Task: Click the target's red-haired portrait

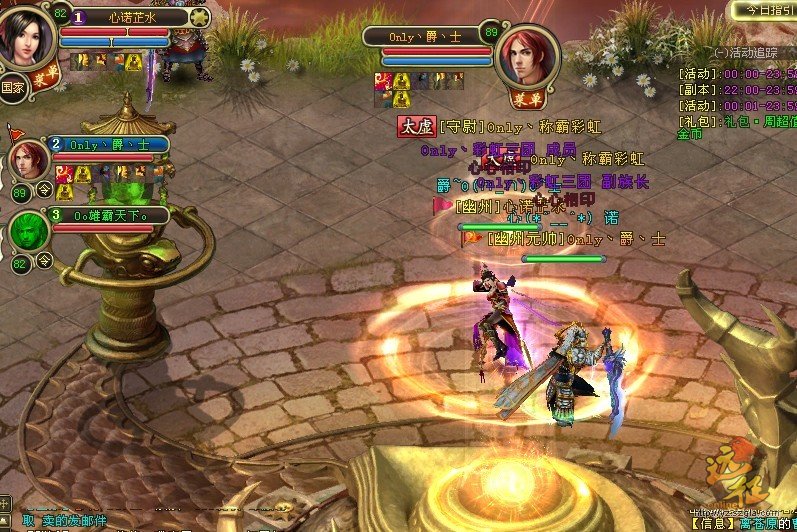Action: tap(527, 55)
